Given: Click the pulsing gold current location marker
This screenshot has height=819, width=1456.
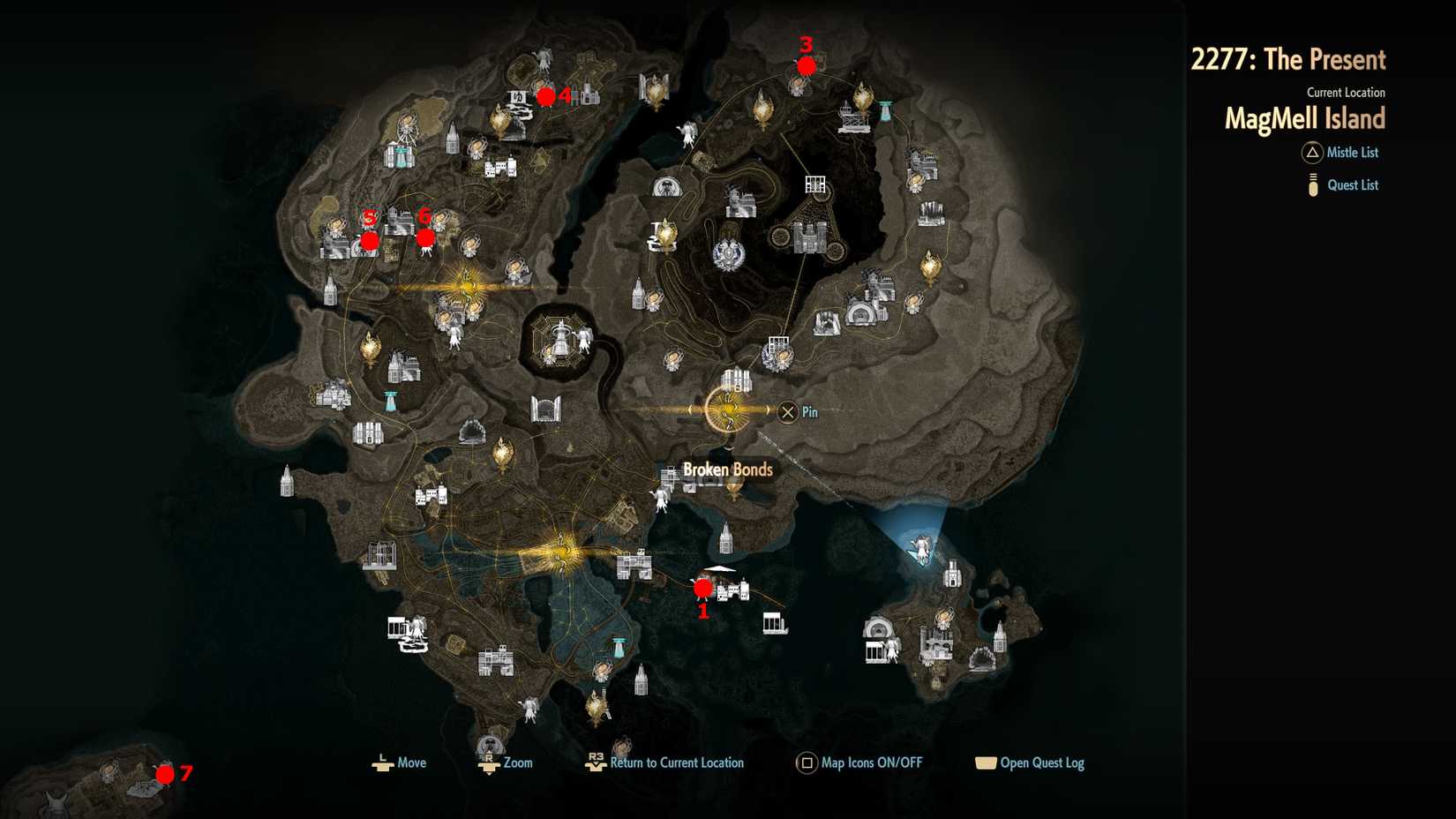Looking at the screenshot, I should (x=727, y=410).
